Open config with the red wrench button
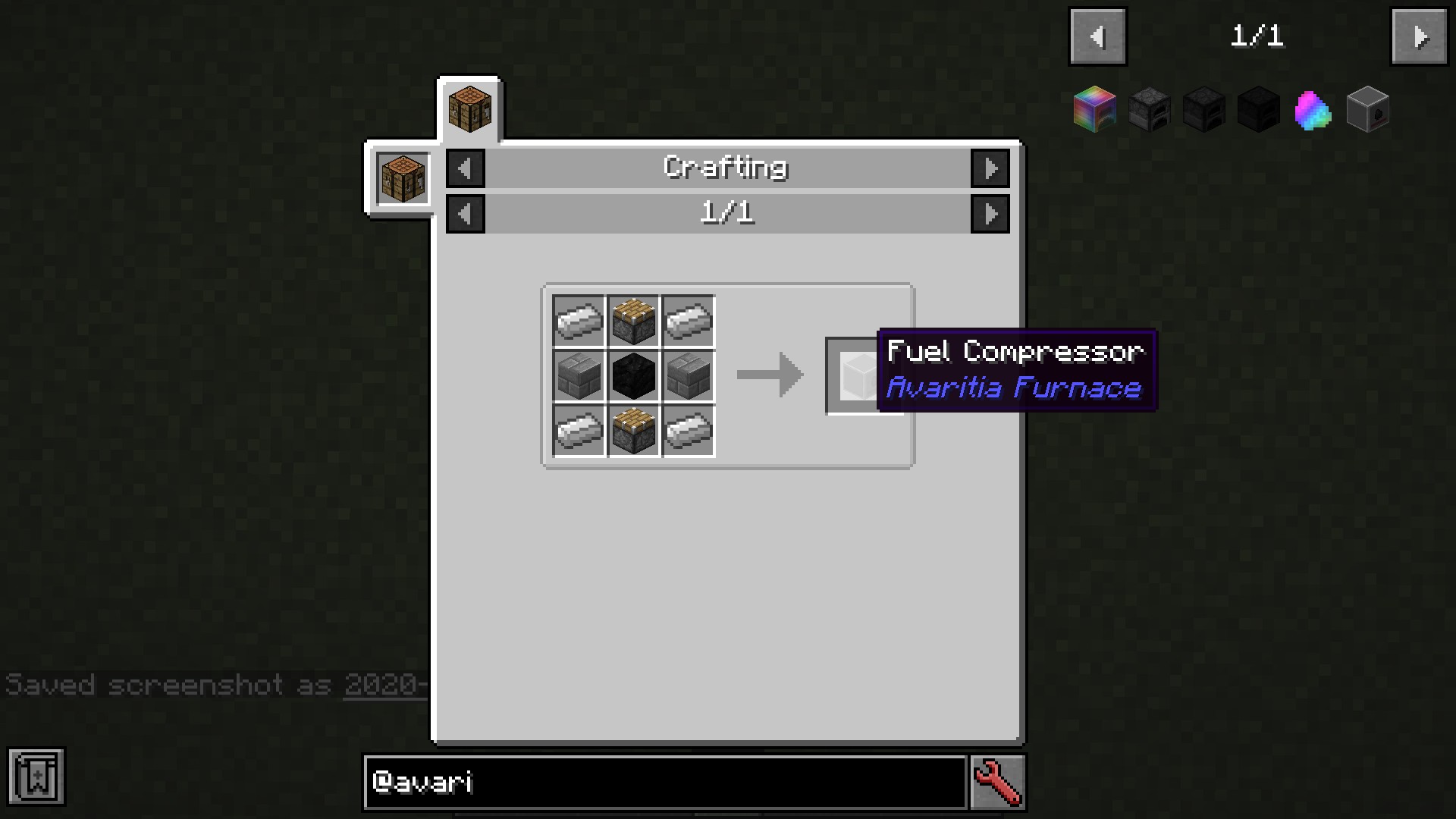1456x819 pixels. click(x=997, y=782)
